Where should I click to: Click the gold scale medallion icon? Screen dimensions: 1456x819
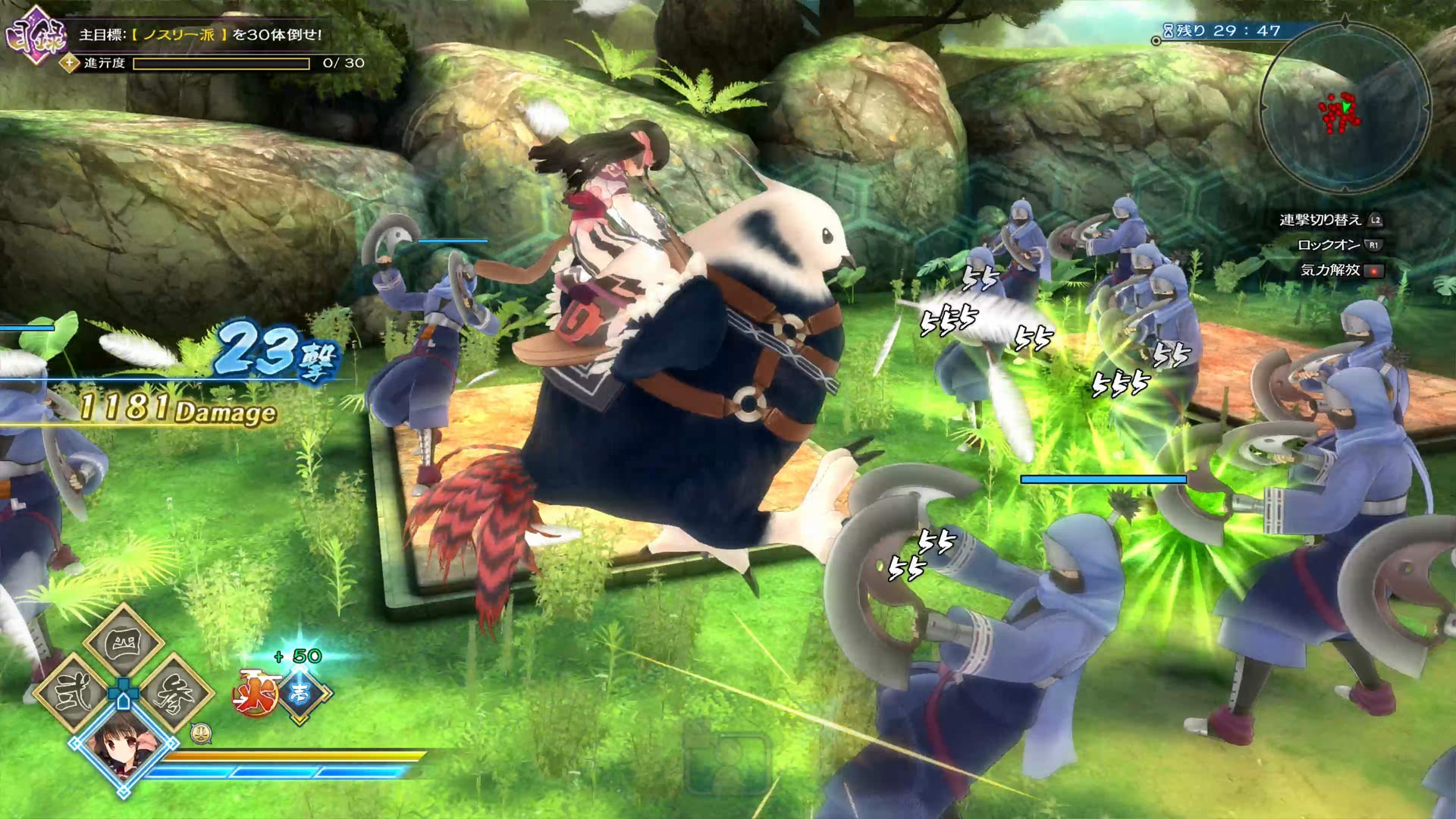tap(202, 734)
